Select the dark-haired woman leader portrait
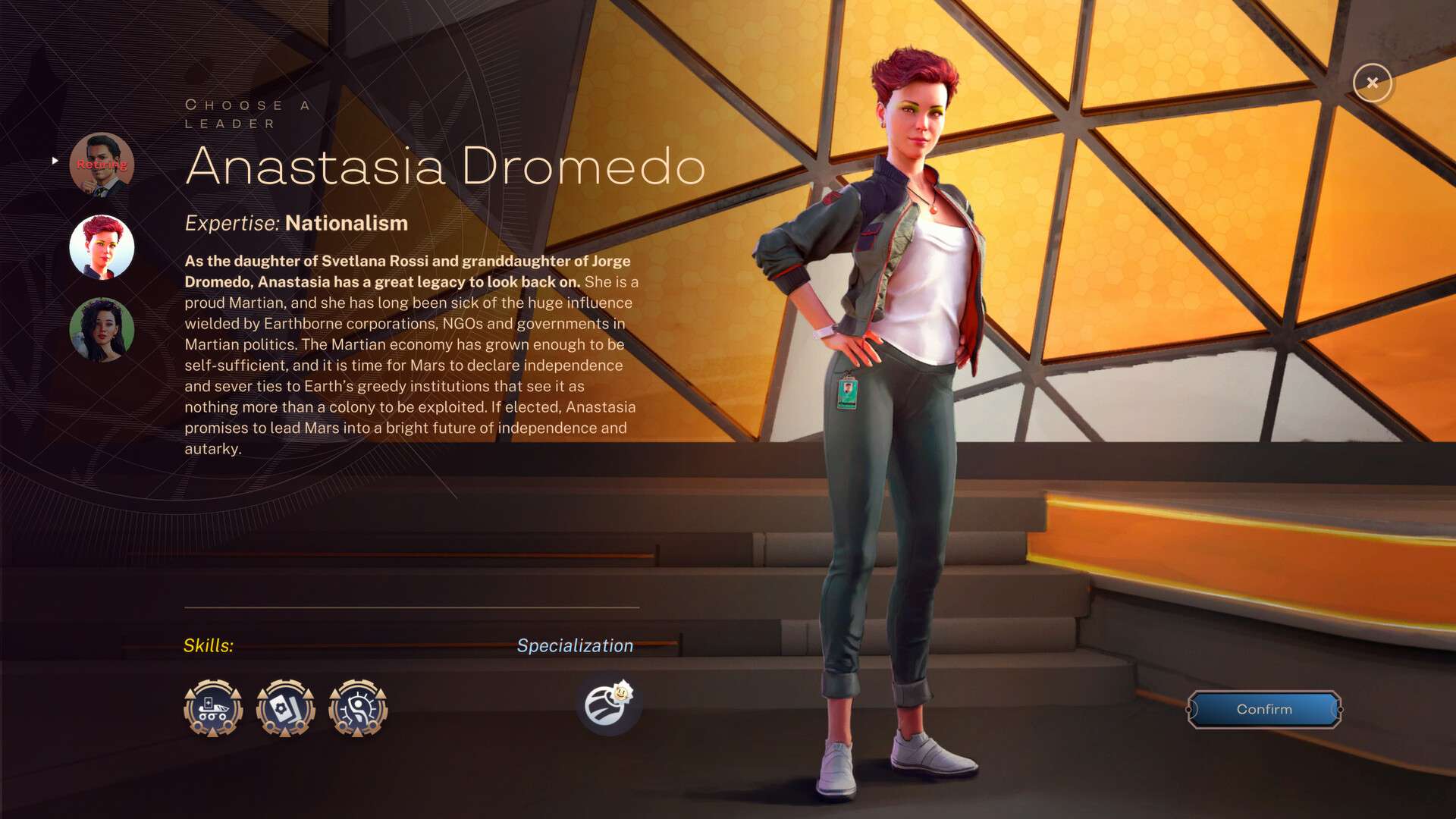Image resolution: width=1456 pixels, height=819 pixels. click(102, 330)
